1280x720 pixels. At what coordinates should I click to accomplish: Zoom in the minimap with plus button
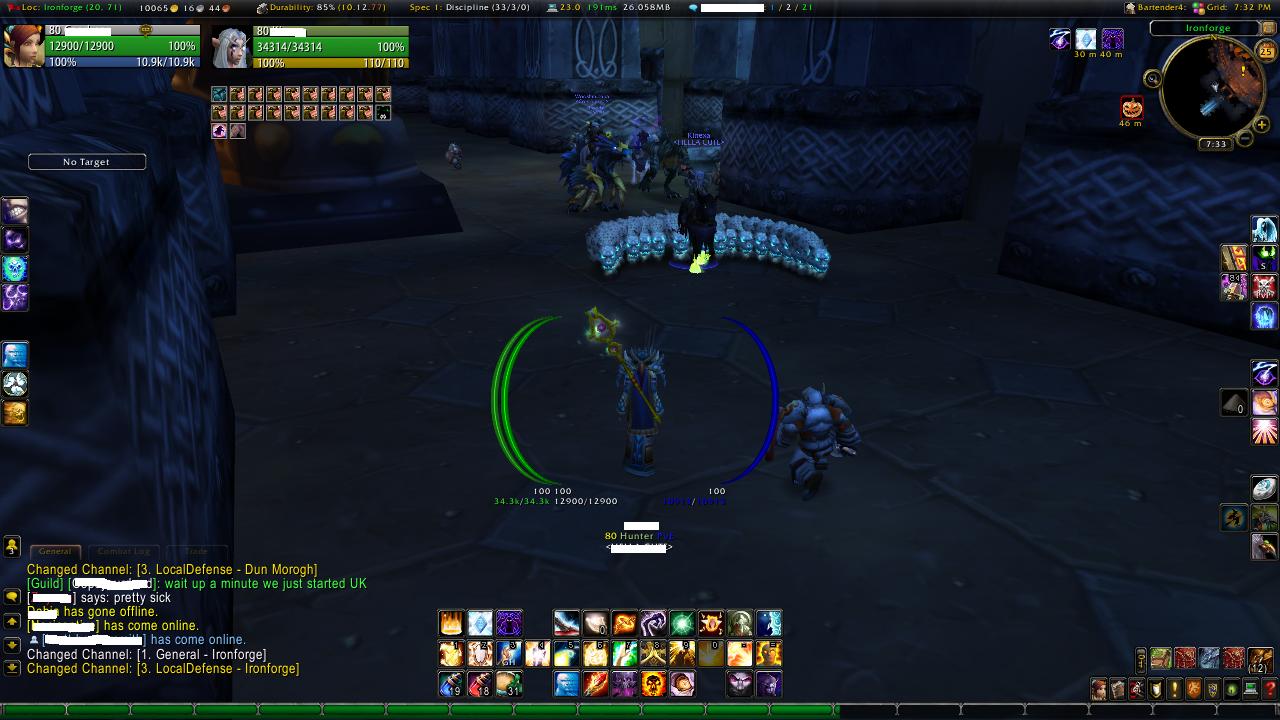tap(1262, 124)
